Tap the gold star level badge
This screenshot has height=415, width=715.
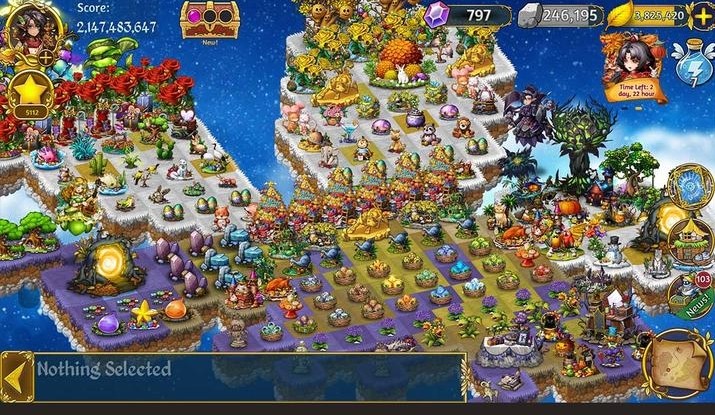(28, 96)
